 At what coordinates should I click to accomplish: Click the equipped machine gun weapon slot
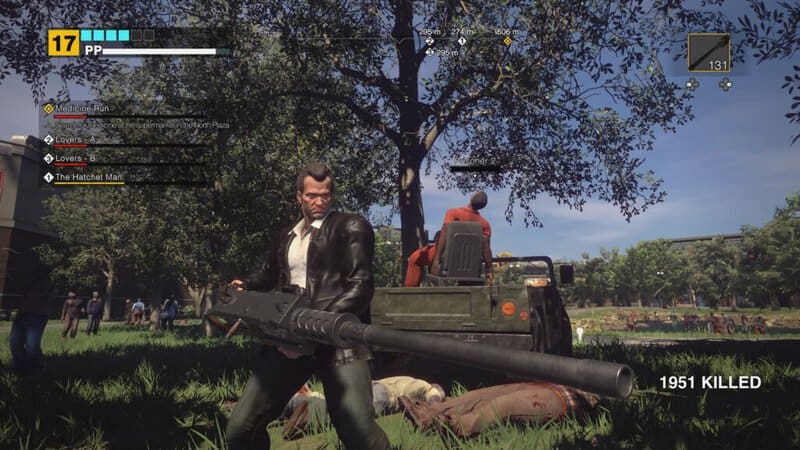[708, 53]
